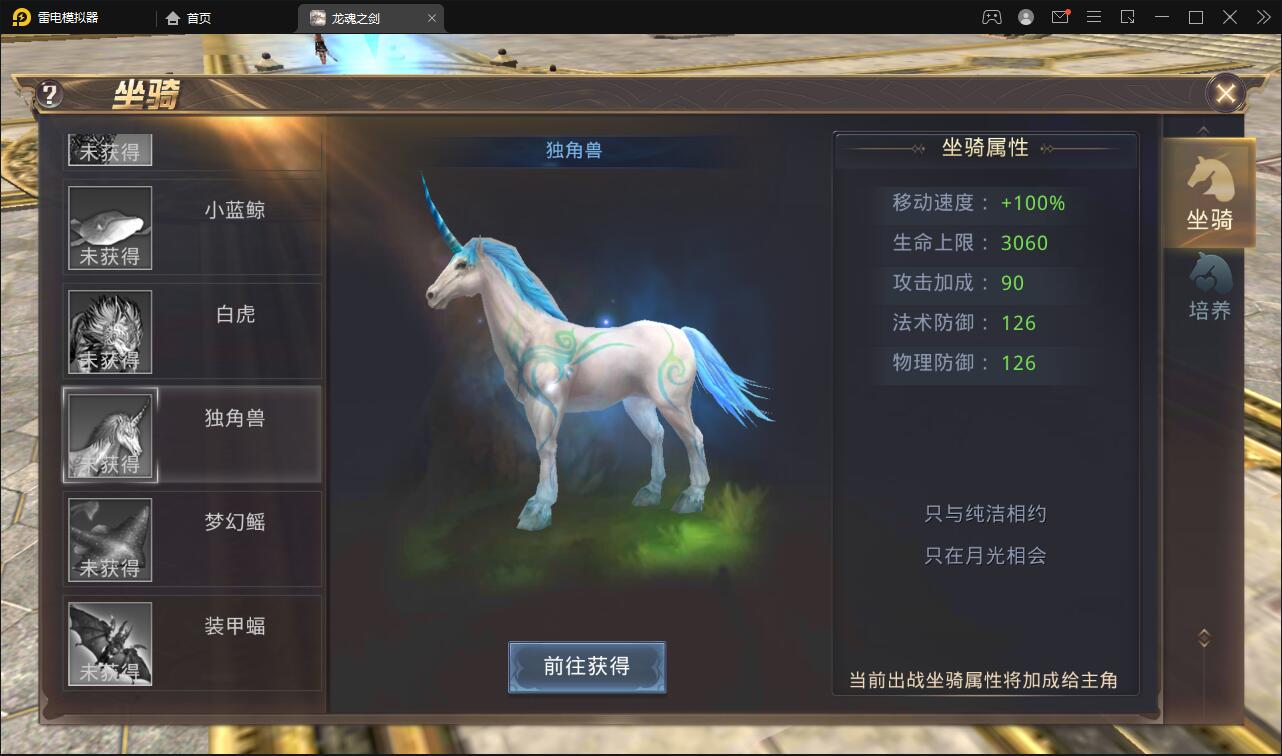
Task: Select the highlighted 独角兽 mount entry
Action: [x=192, y=434]
